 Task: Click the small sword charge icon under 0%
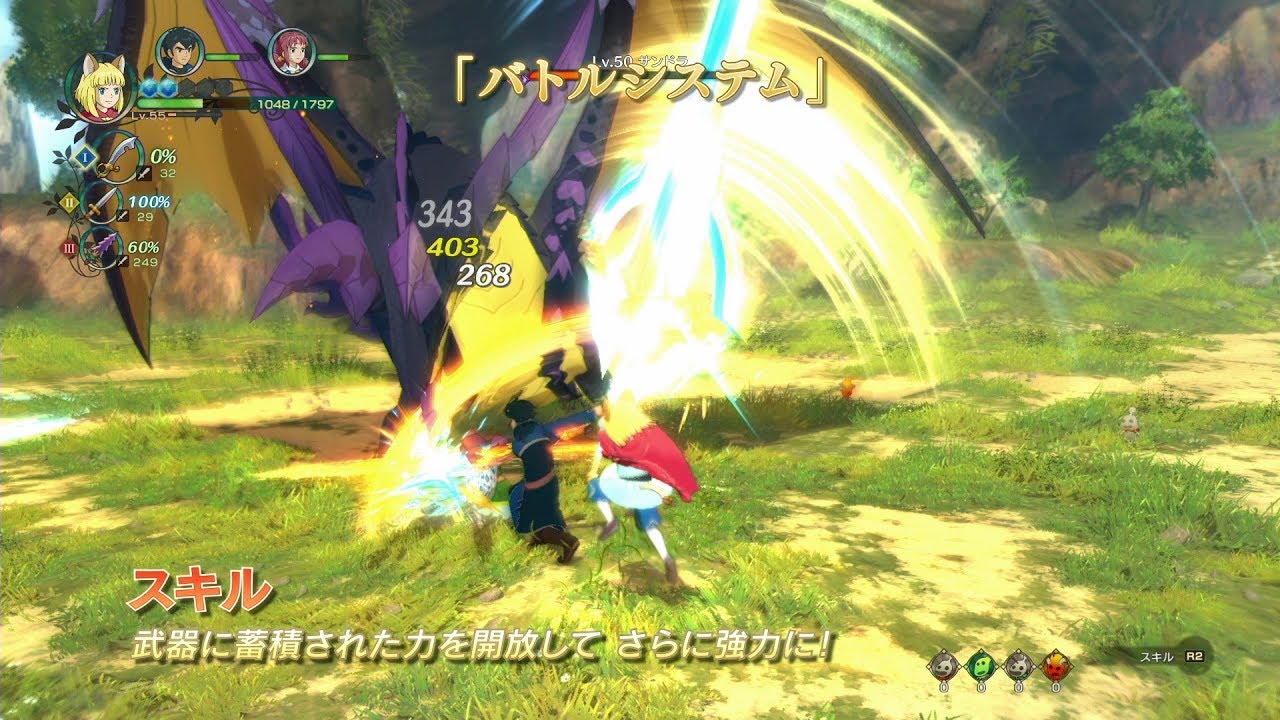click(144, 173)
